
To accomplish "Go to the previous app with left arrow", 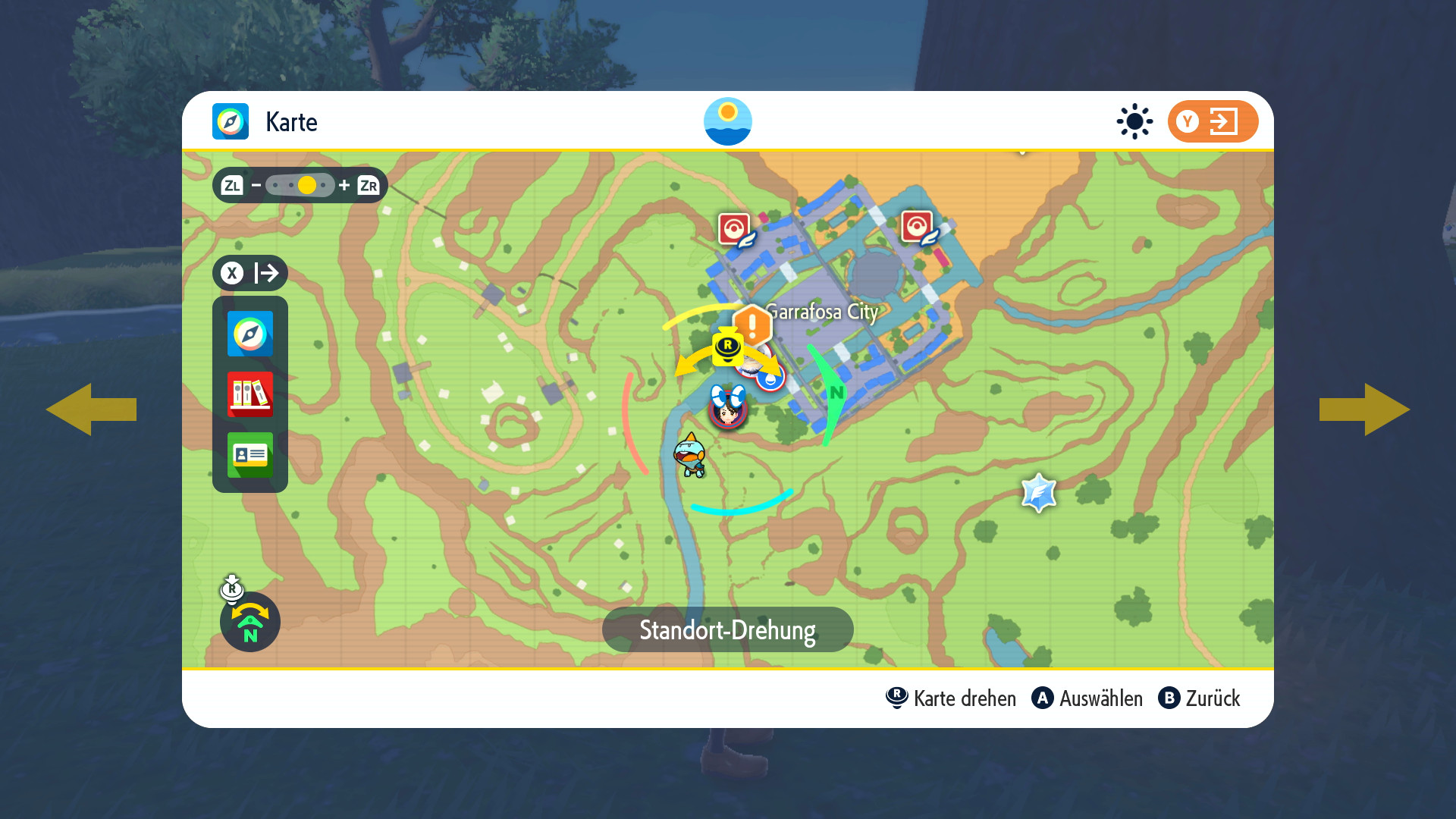I will tap(91, 409).
